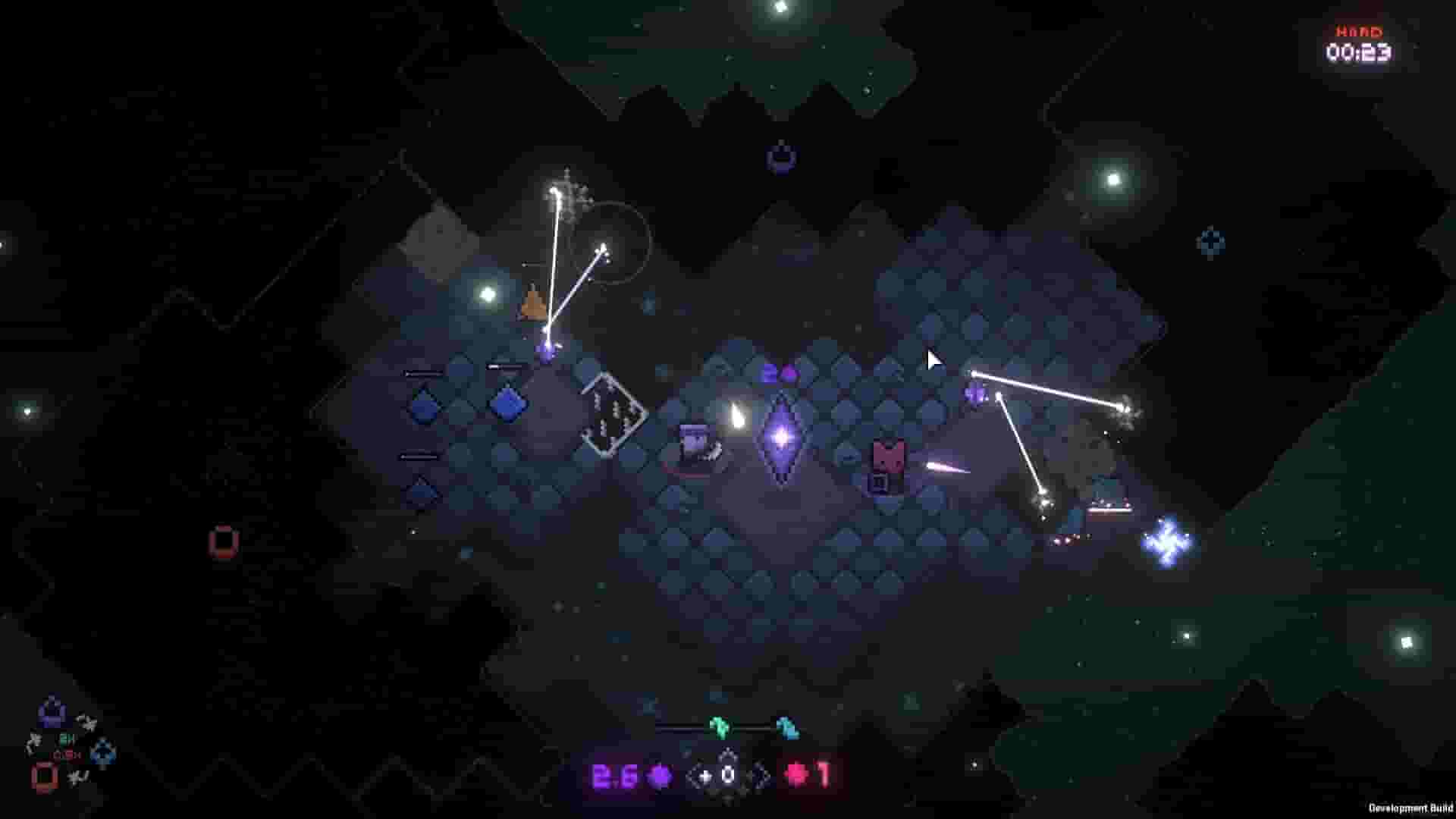Click the purple egg icon bottom left

point(52,711)
